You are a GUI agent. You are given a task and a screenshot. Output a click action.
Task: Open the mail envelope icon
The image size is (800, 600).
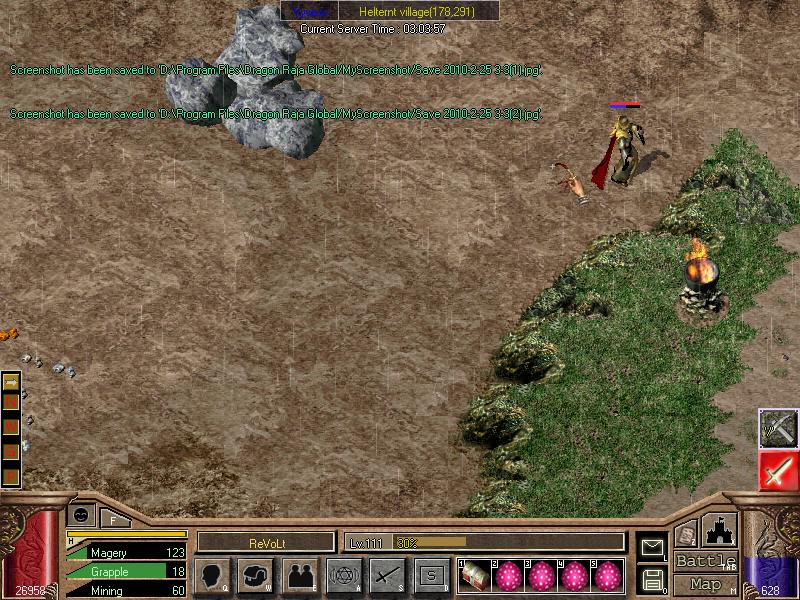652,547
